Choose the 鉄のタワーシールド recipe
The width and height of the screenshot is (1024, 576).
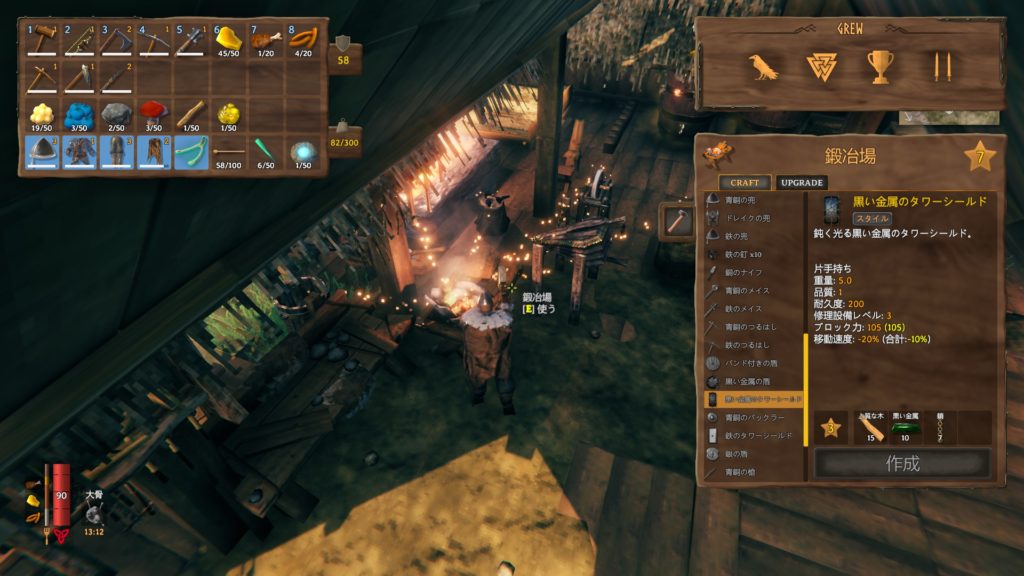[757, 436]
